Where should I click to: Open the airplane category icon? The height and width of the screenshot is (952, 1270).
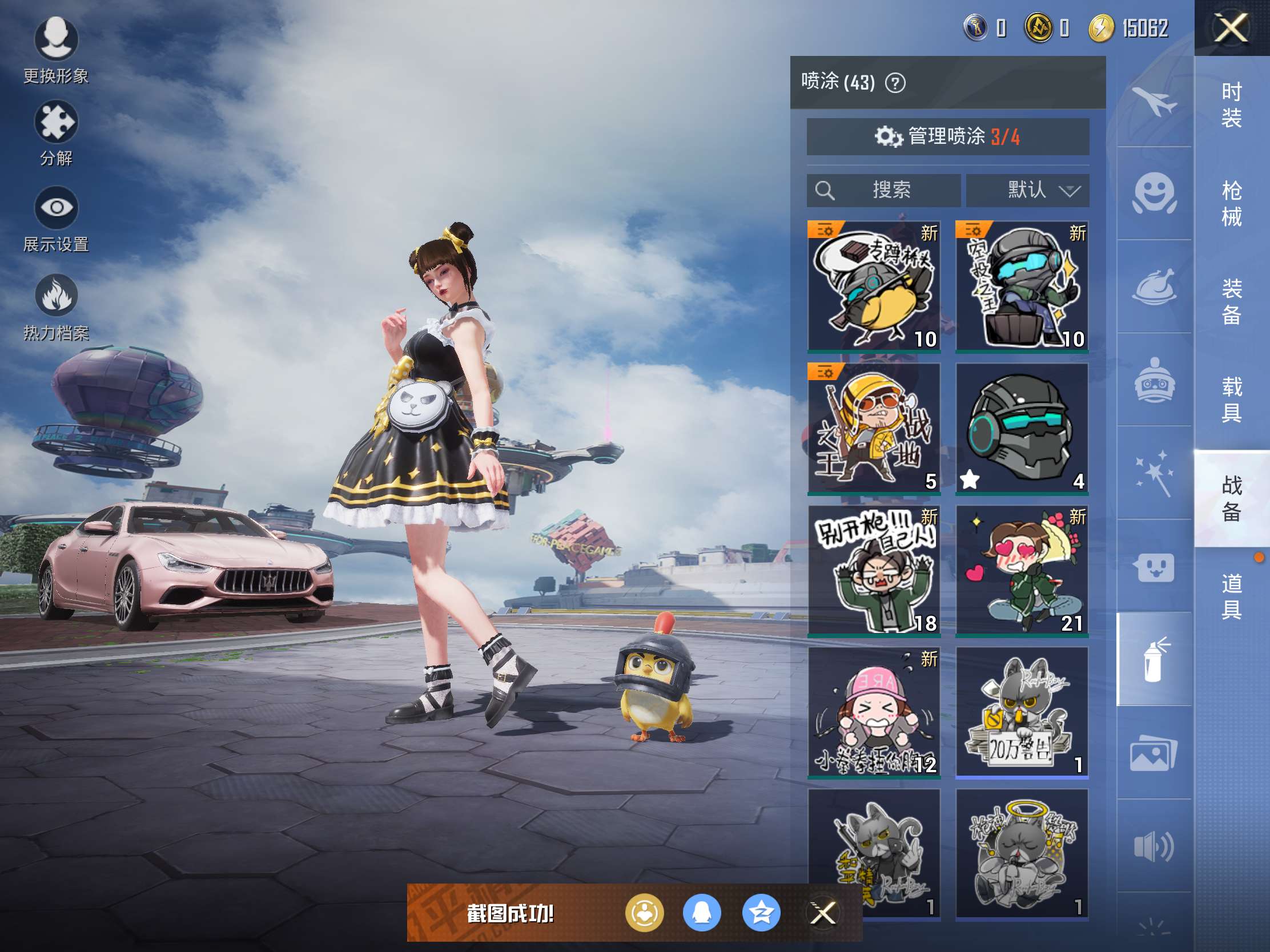(1154, 102)
